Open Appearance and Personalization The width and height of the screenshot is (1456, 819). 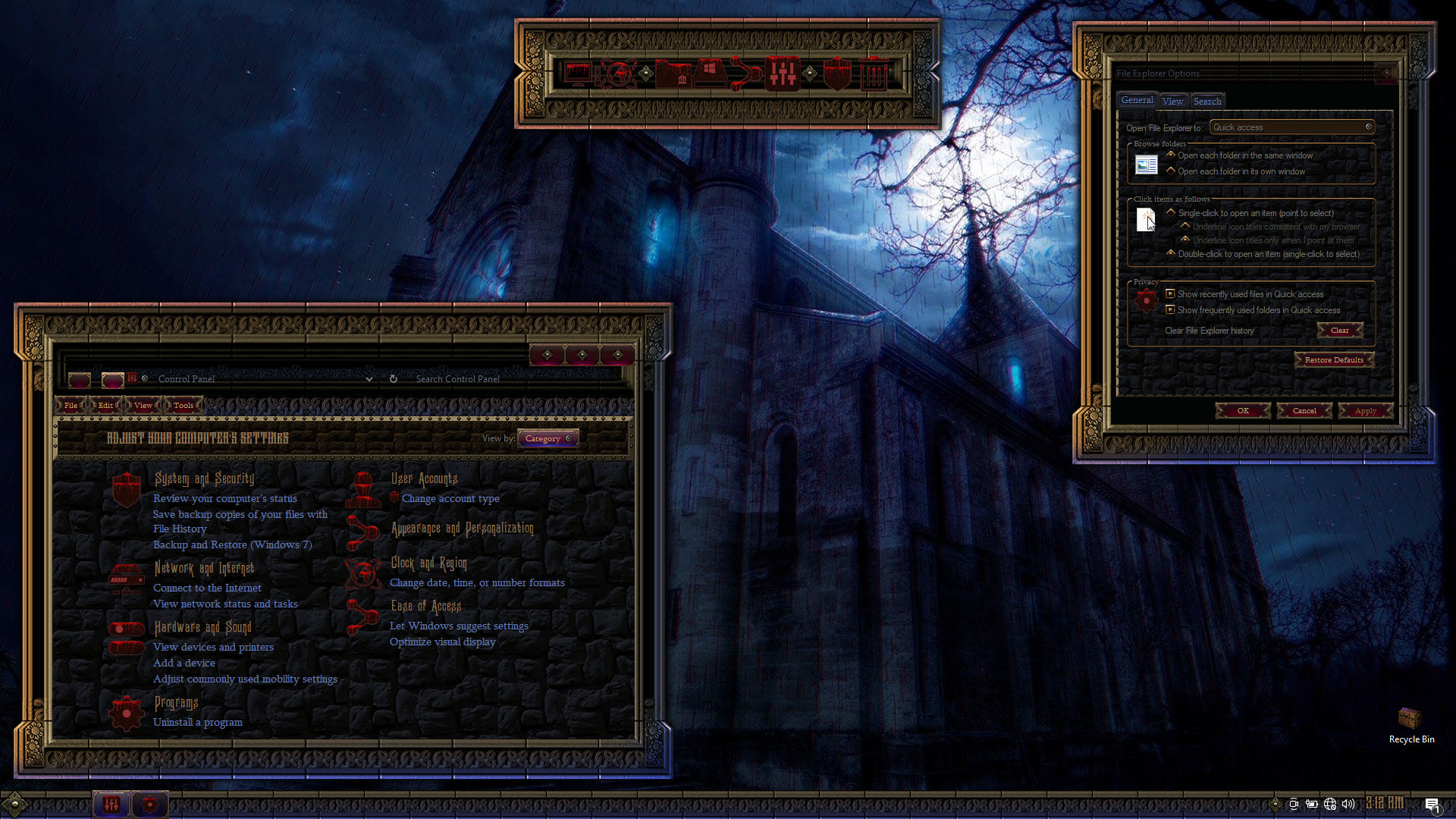(462, 529)
